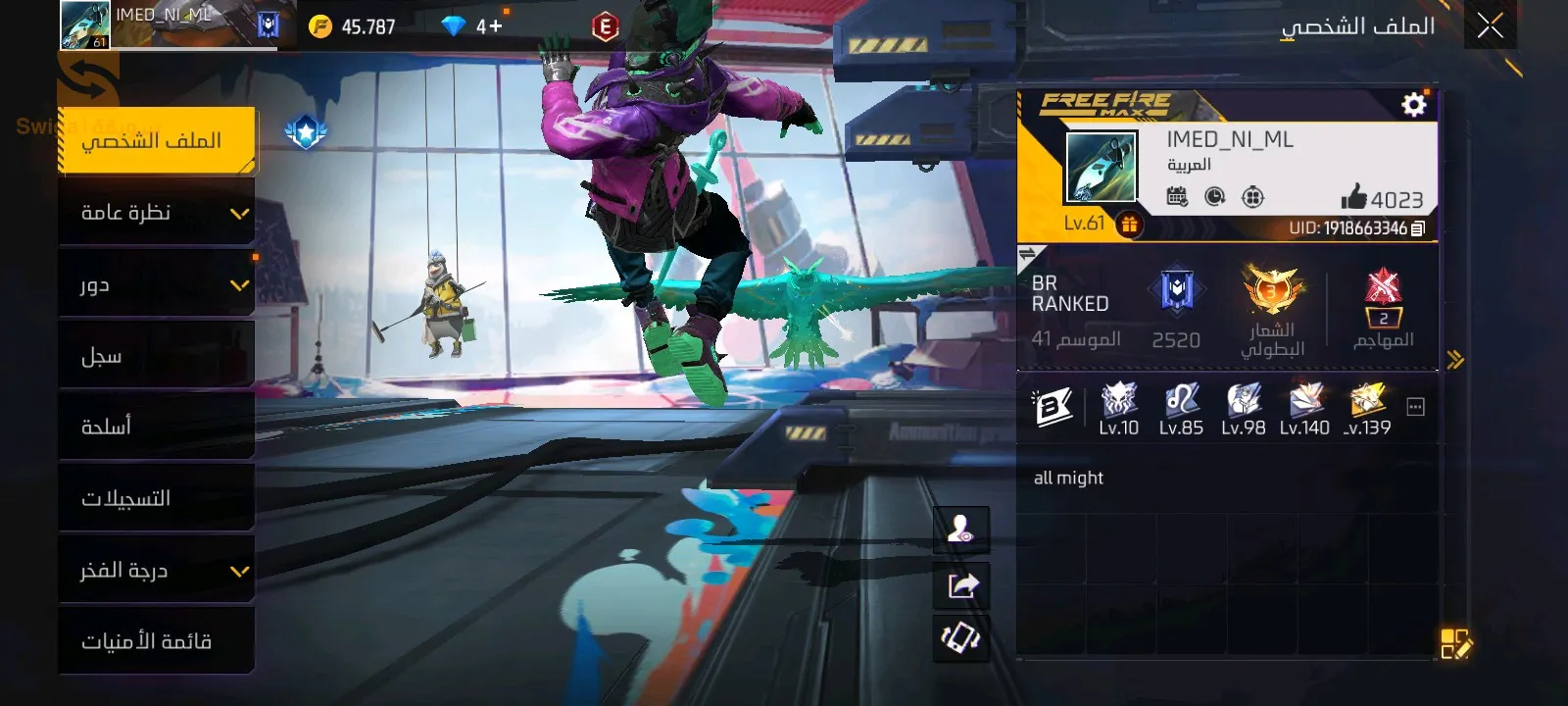1568x706 pixels.
Task: Click the share arrow button
Action: tap(961, 585)
